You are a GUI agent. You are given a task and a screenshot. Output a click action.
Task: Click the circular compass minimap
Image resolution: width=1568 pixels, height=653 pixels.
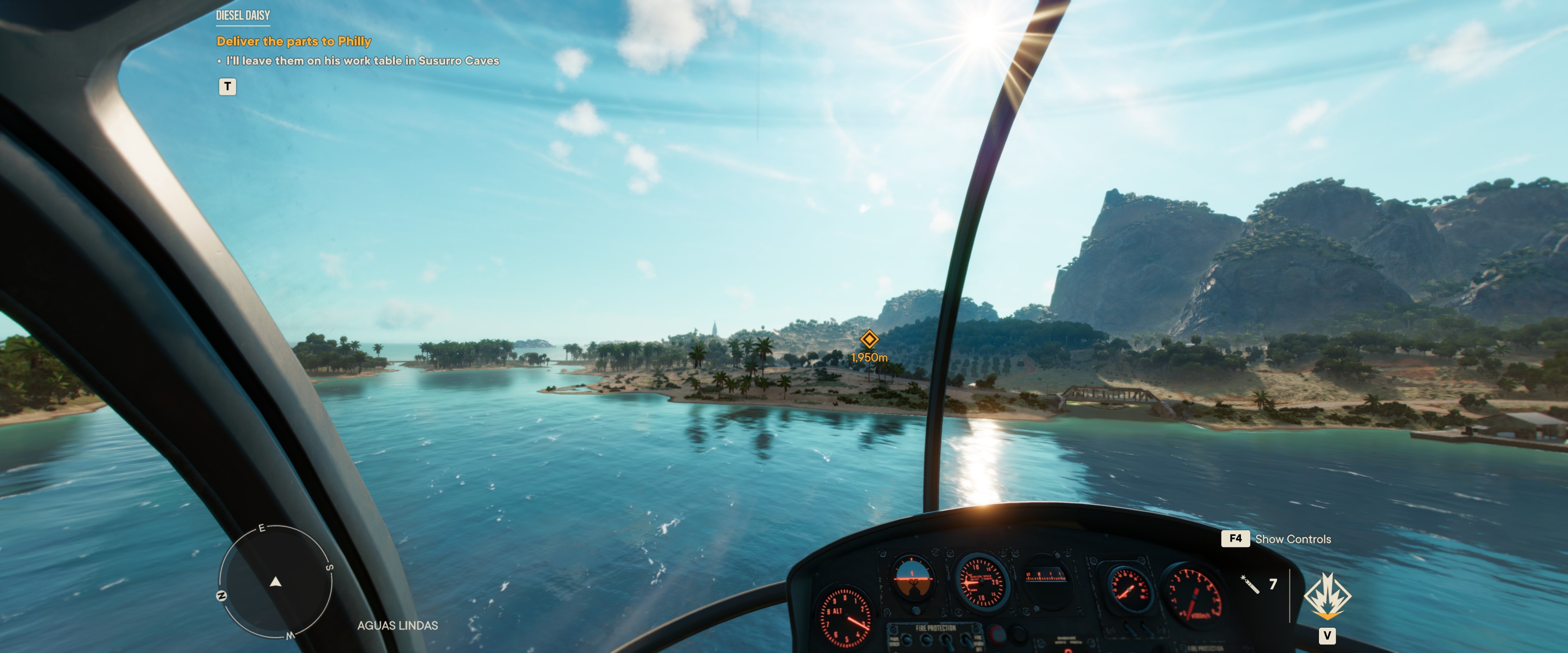(x=276, y=582)
